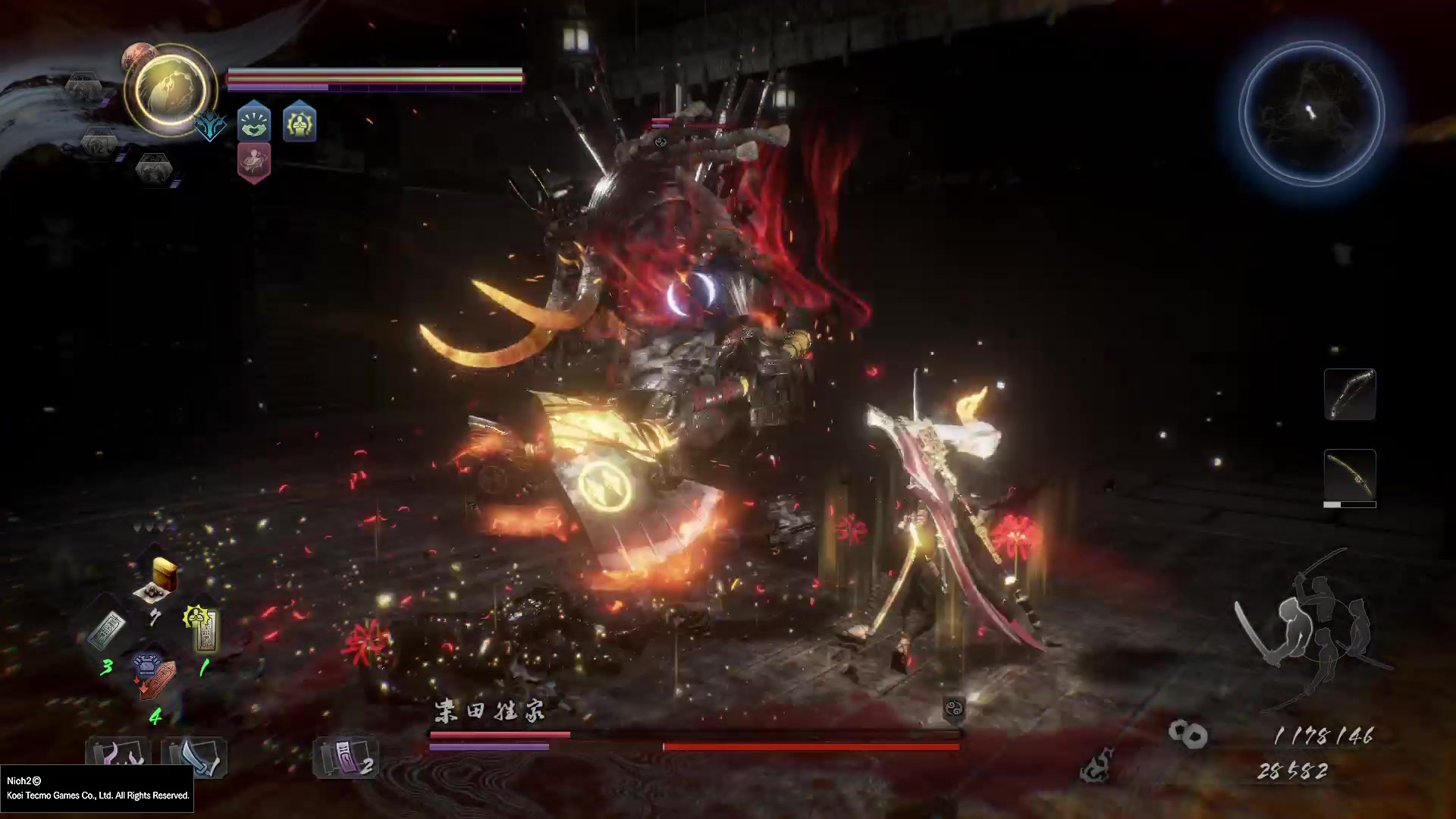Open the circular minimap

coord(1311,114)
